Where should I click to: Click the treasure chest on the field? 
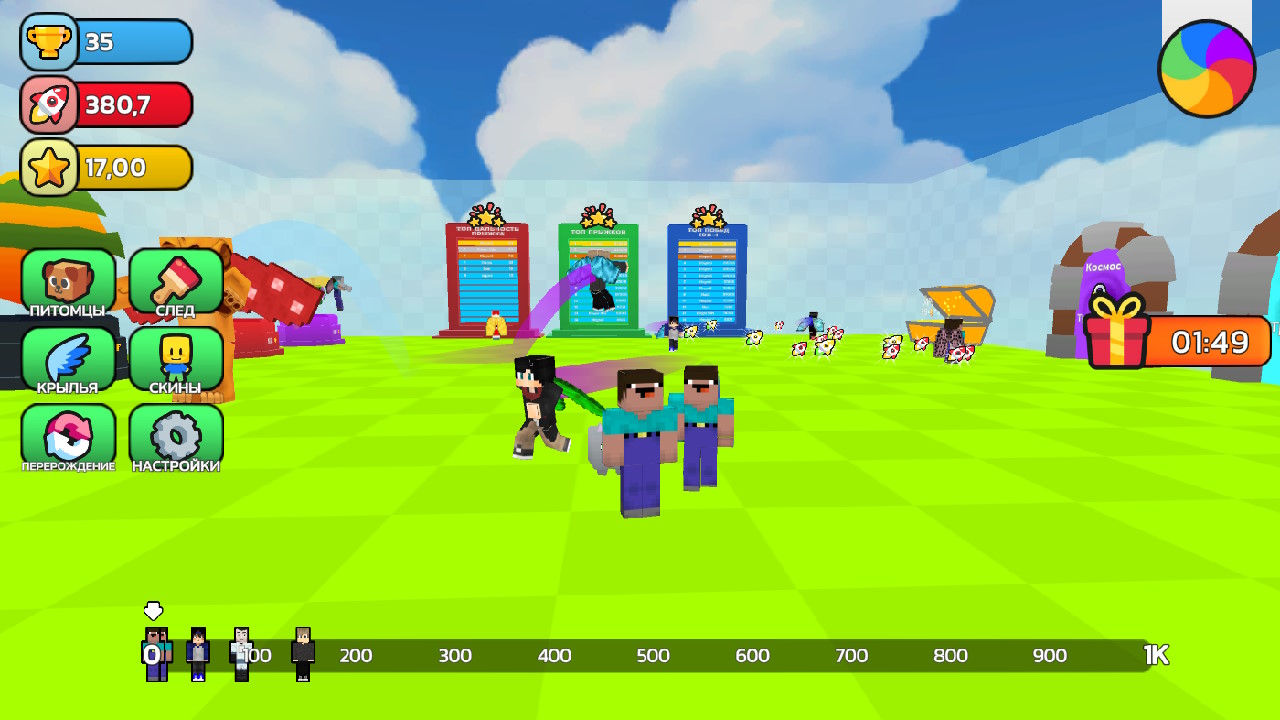[x=950, y=312]
